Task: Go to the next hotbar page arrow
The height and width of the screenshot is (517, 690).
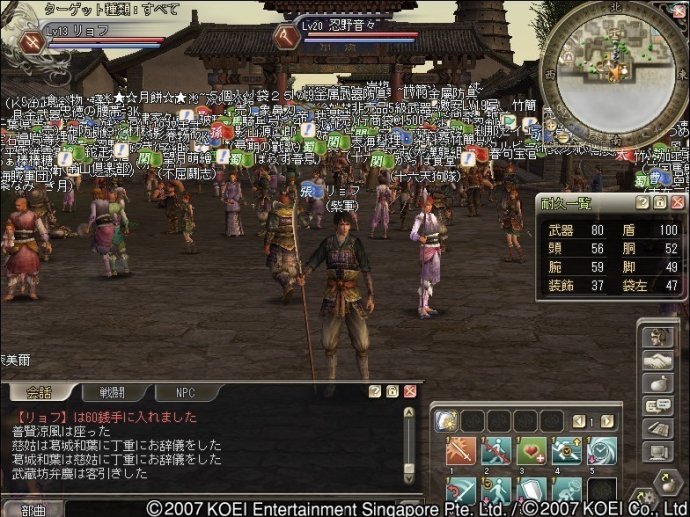Action: tap(607, 421)
